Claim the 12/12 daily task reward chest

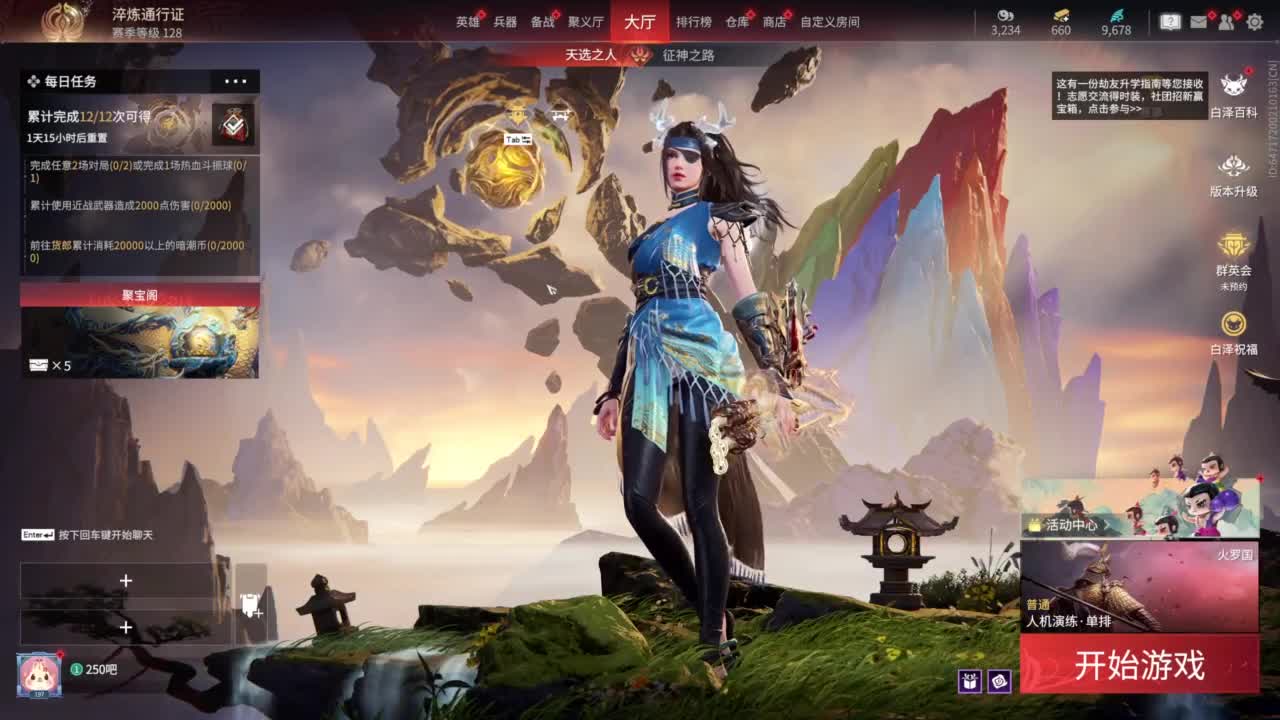[234, 122]
